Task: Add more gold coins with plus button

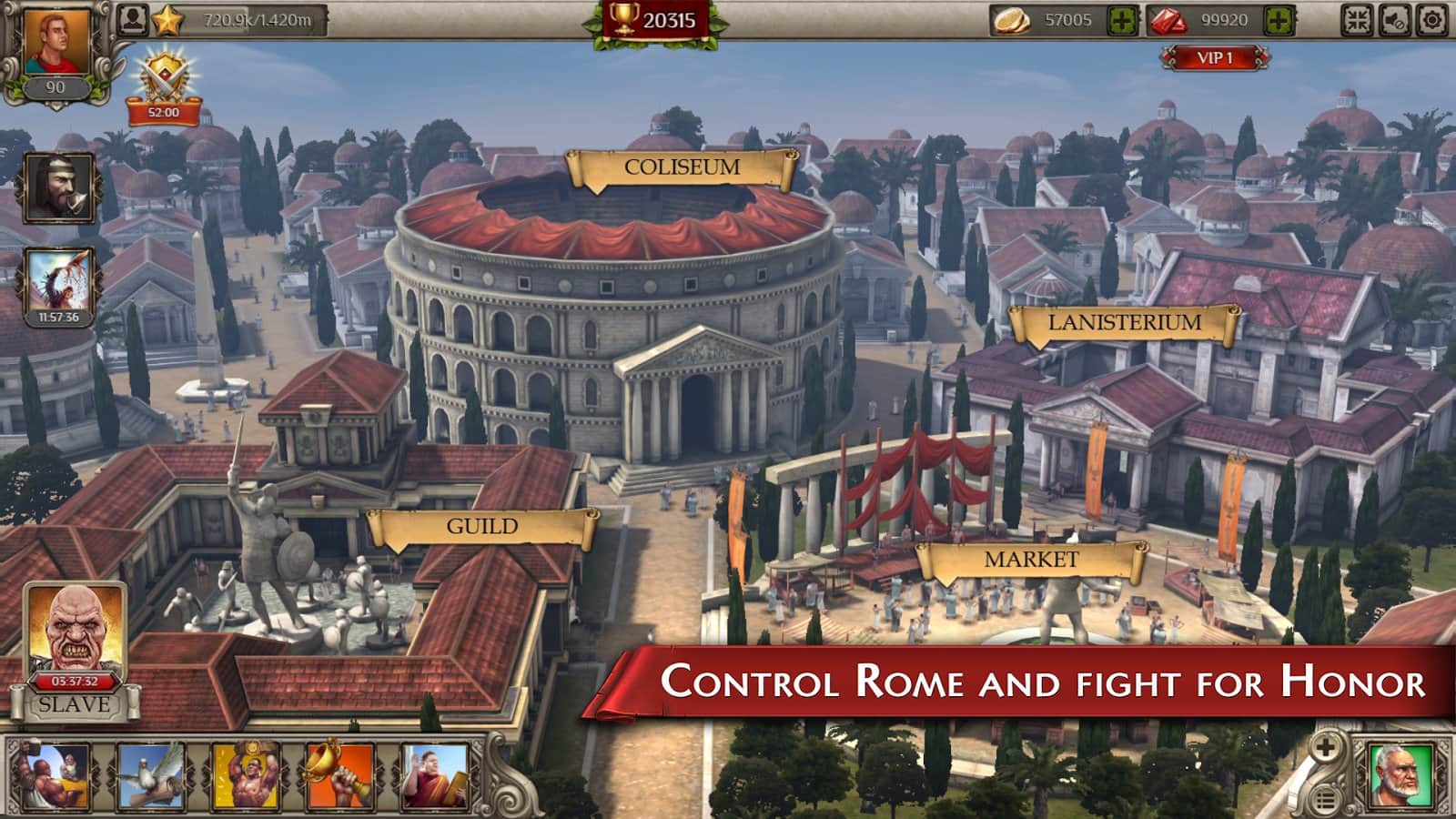Action: tap(1122, 21)
